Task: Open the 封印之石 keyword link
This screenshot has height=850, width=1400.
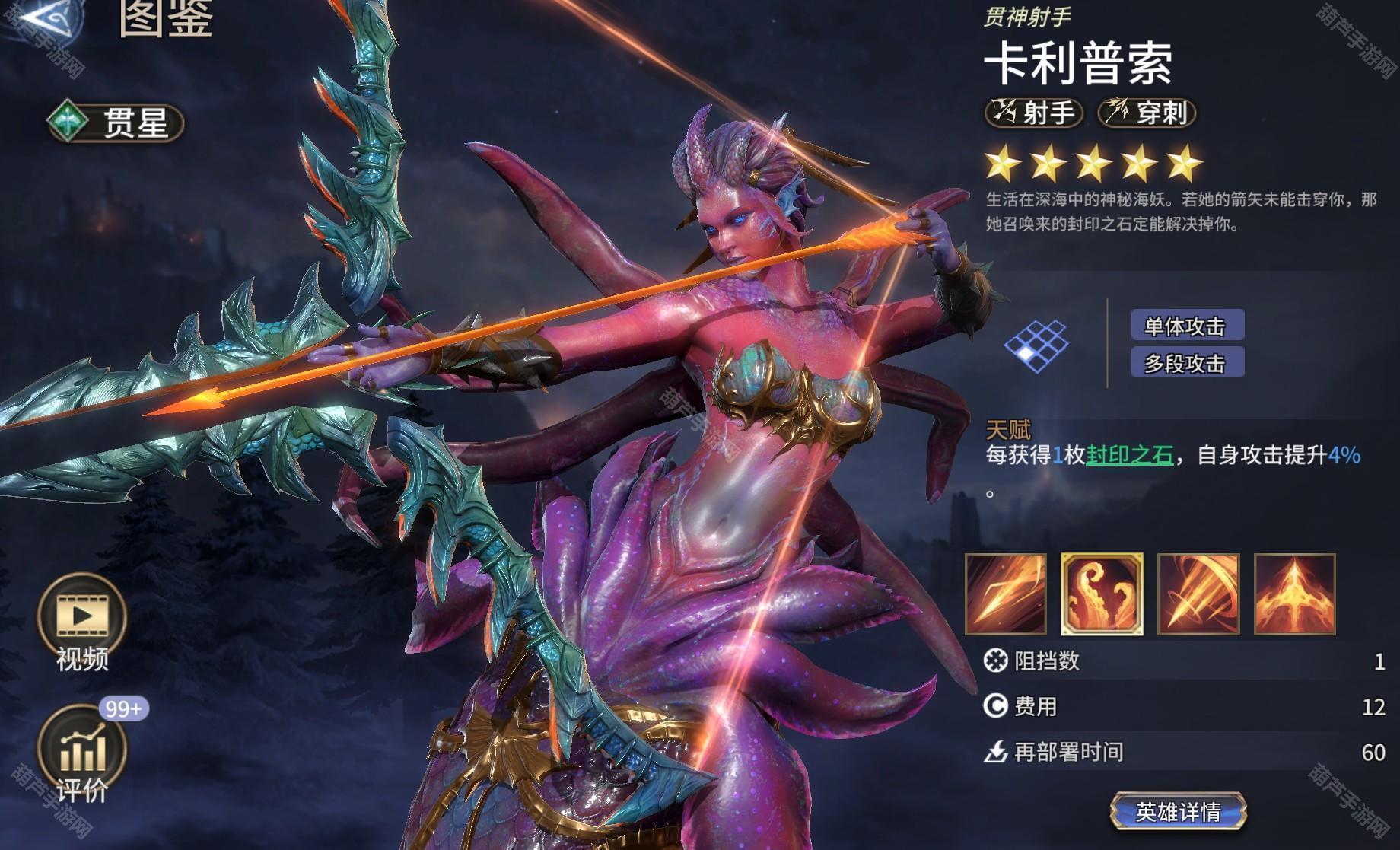Action: [x=1129, y=455]
